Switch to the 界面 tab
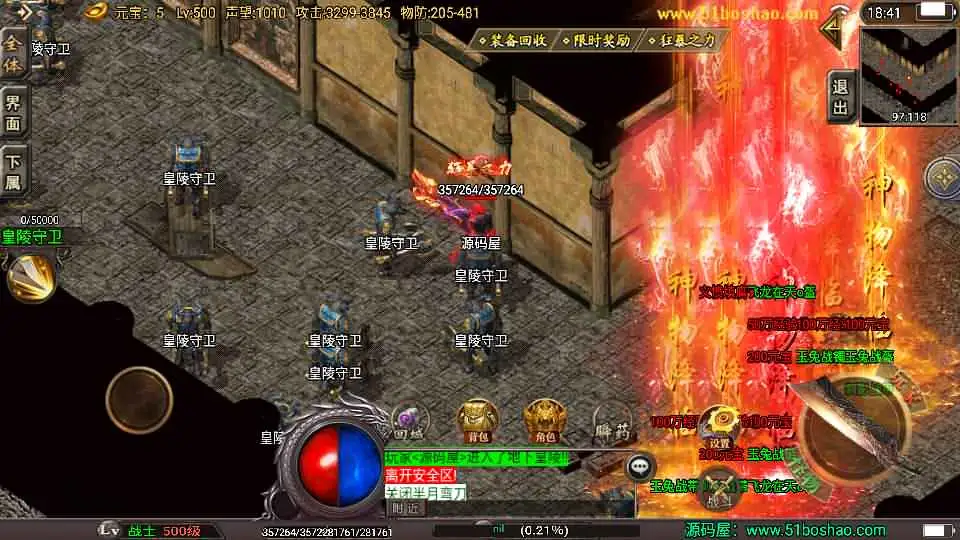Screen dimensions: 960x540 tap(13, 110)
